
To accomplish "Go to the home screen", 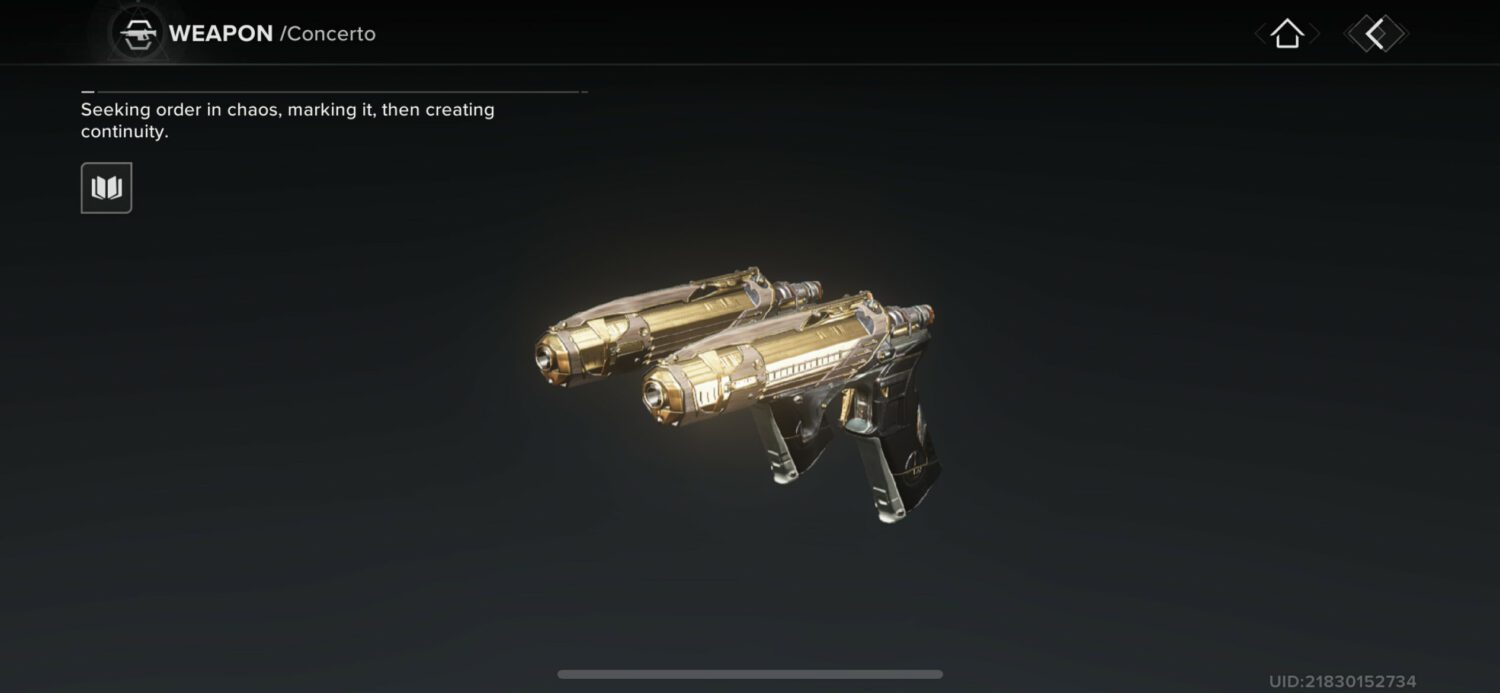I will (x=1287, y=34).
